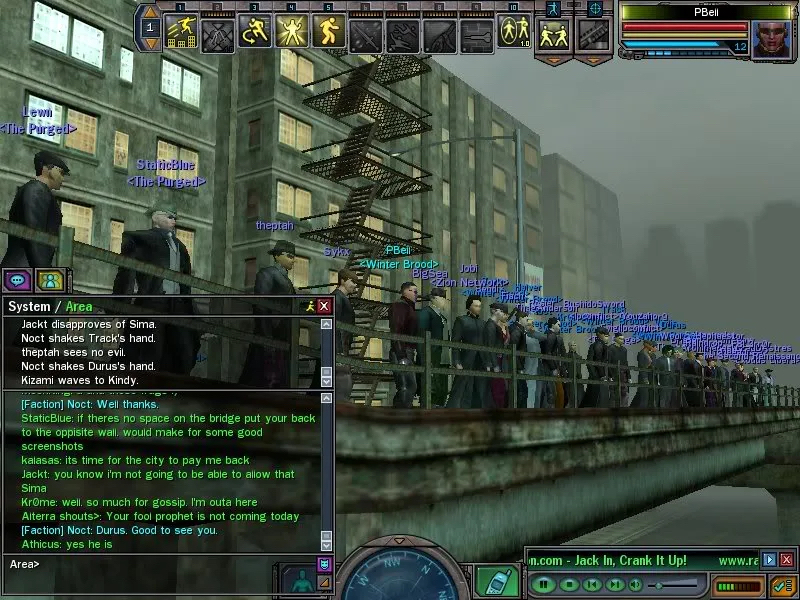Activate the rooftop jump ability in slot 1
800x600 pixels.
182,33
